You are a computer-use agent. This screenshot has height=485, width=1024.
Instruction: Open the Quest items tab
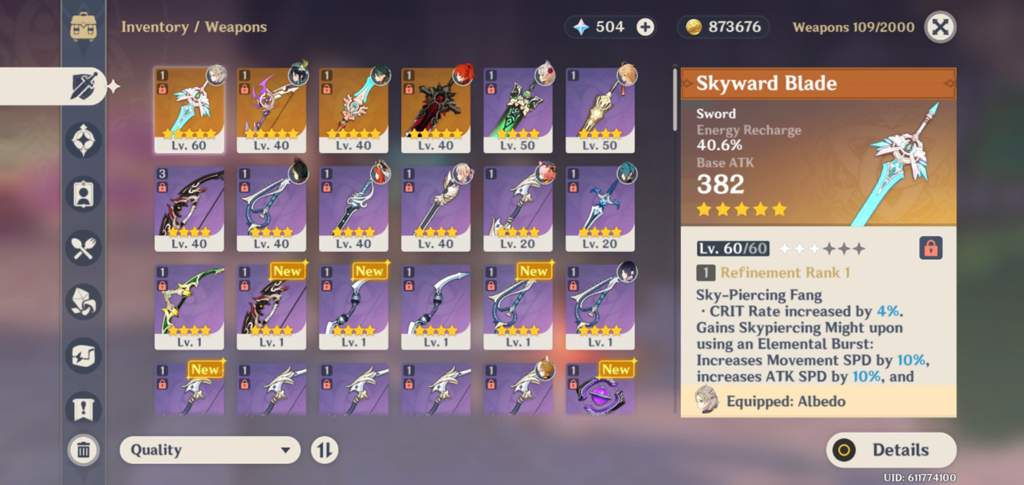83,408
